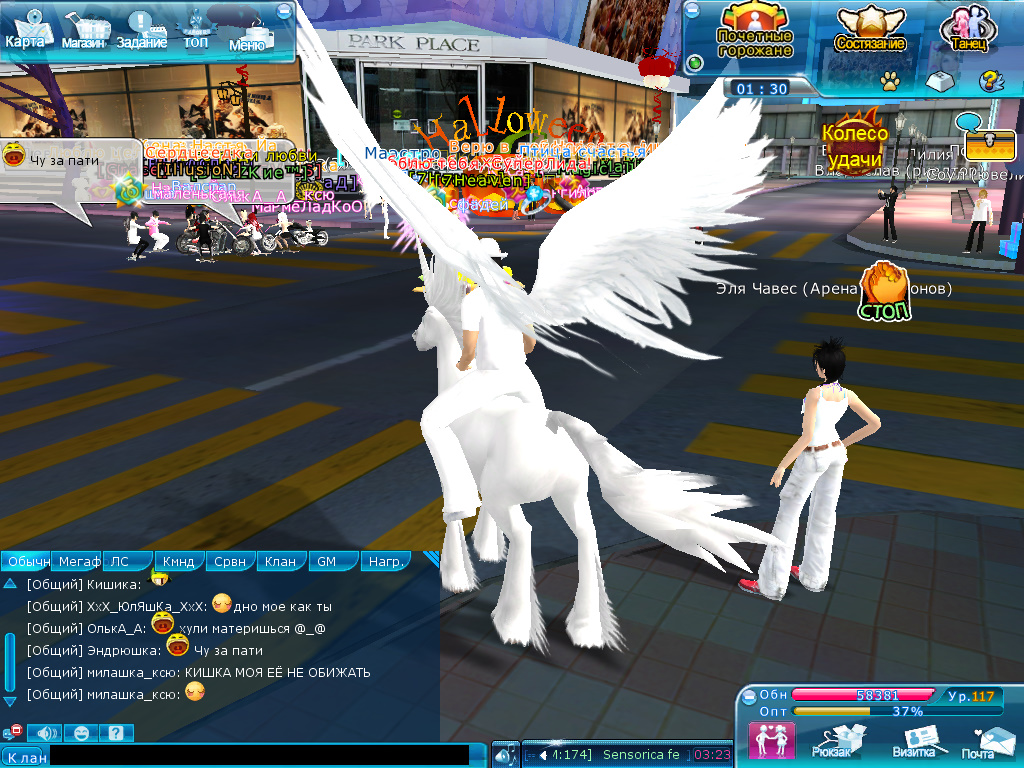
Task: Open the ТОП rankings
Action: (196, 30)
